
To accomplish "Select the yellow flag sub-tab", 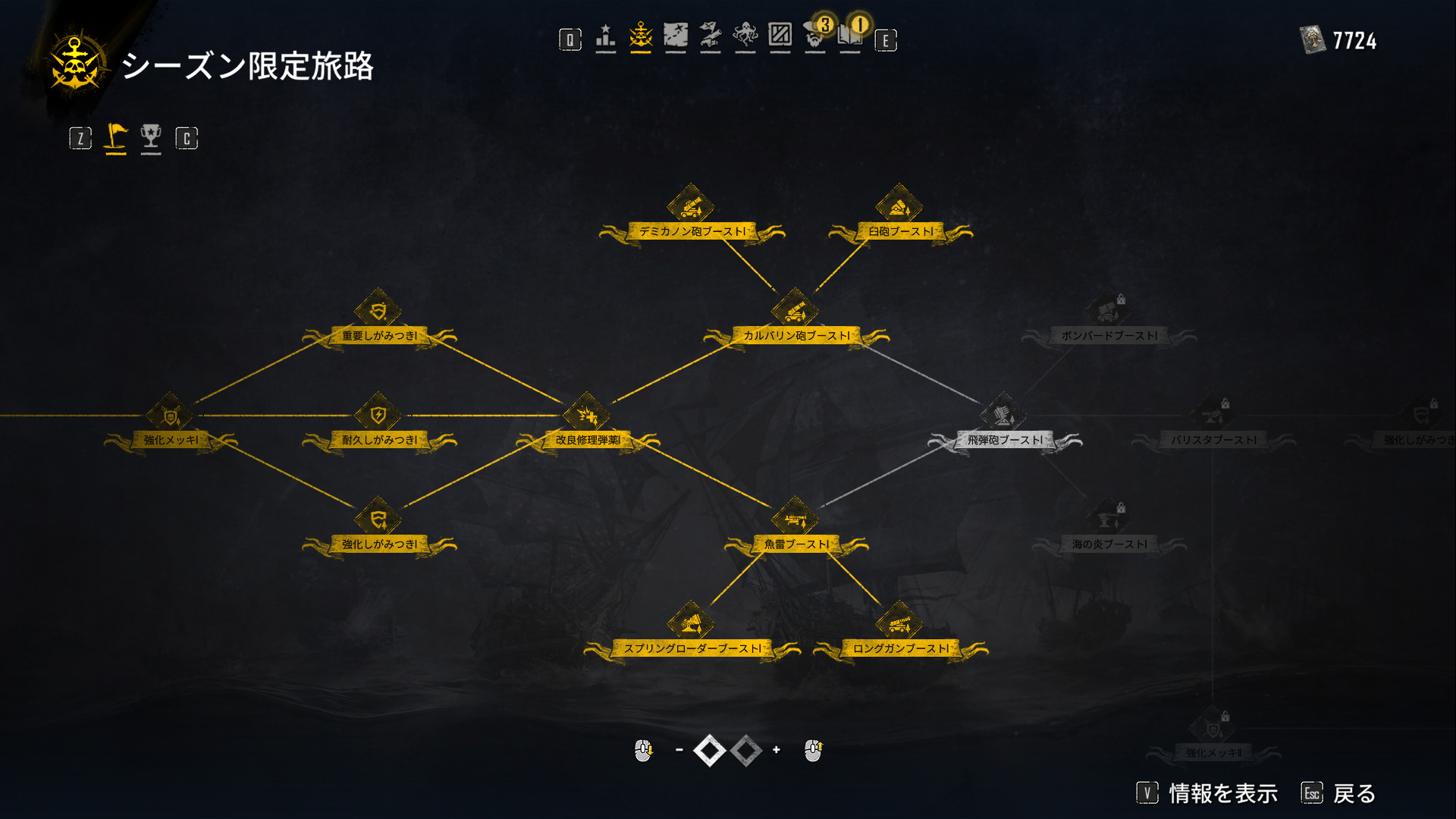I will pyautogui.click(x=115, y=137).
